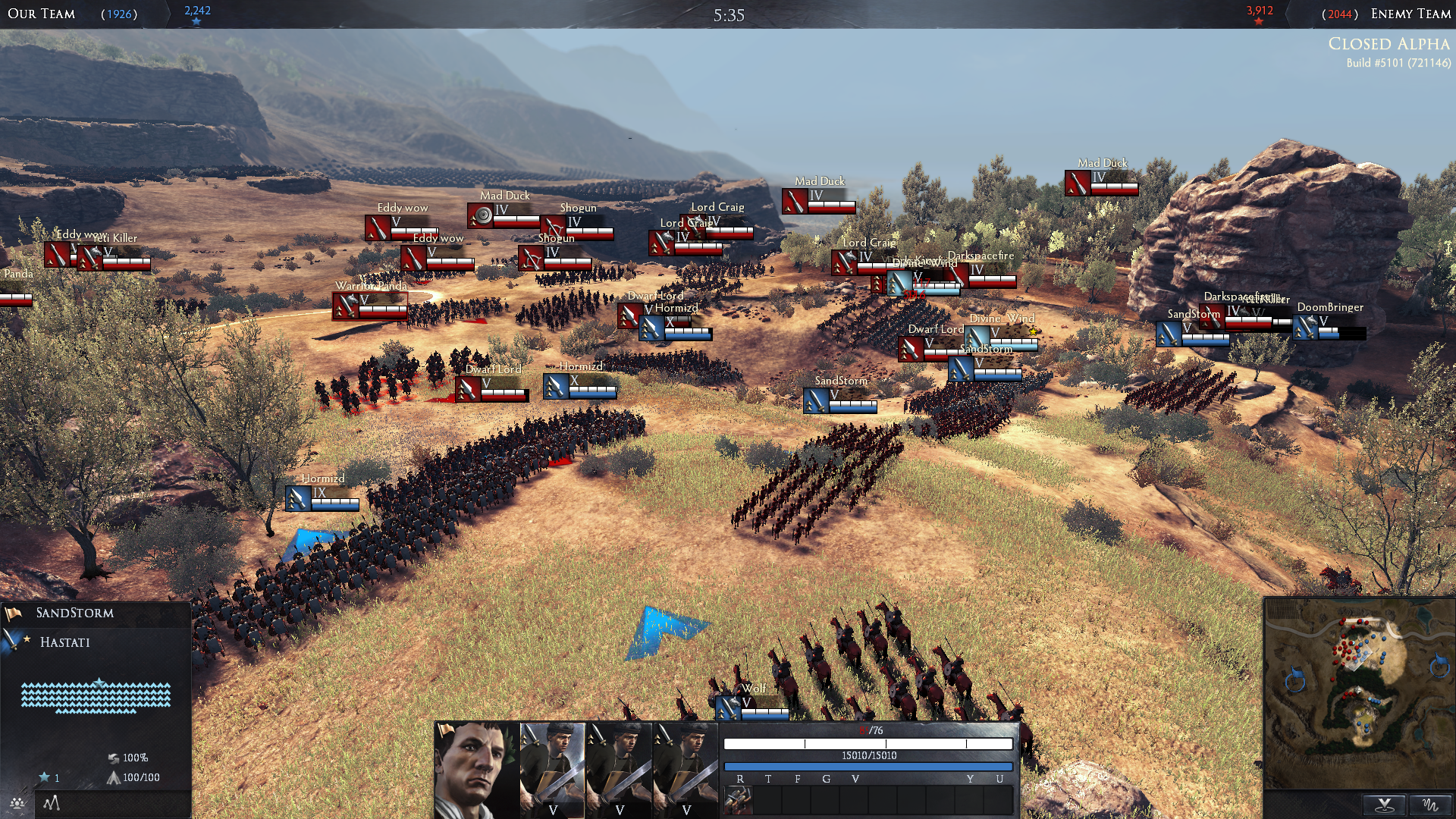
Task: Click the soldier group icon in the bottom-left corner
Action: (16, 805)
